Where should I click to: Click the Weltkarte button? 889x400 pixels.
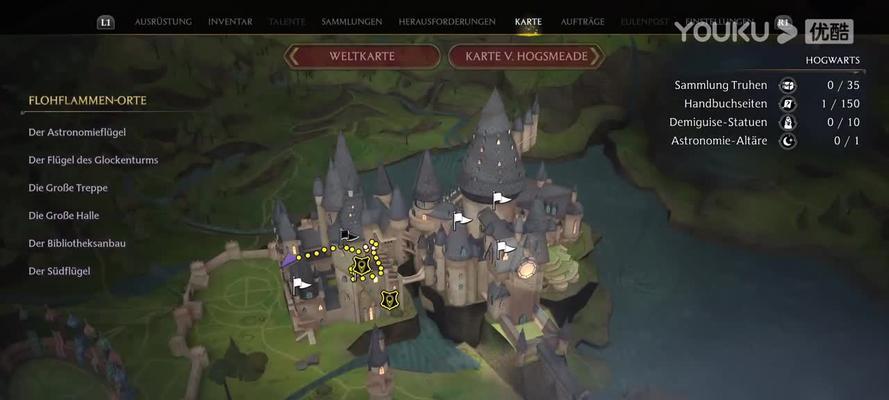(362, 56)
